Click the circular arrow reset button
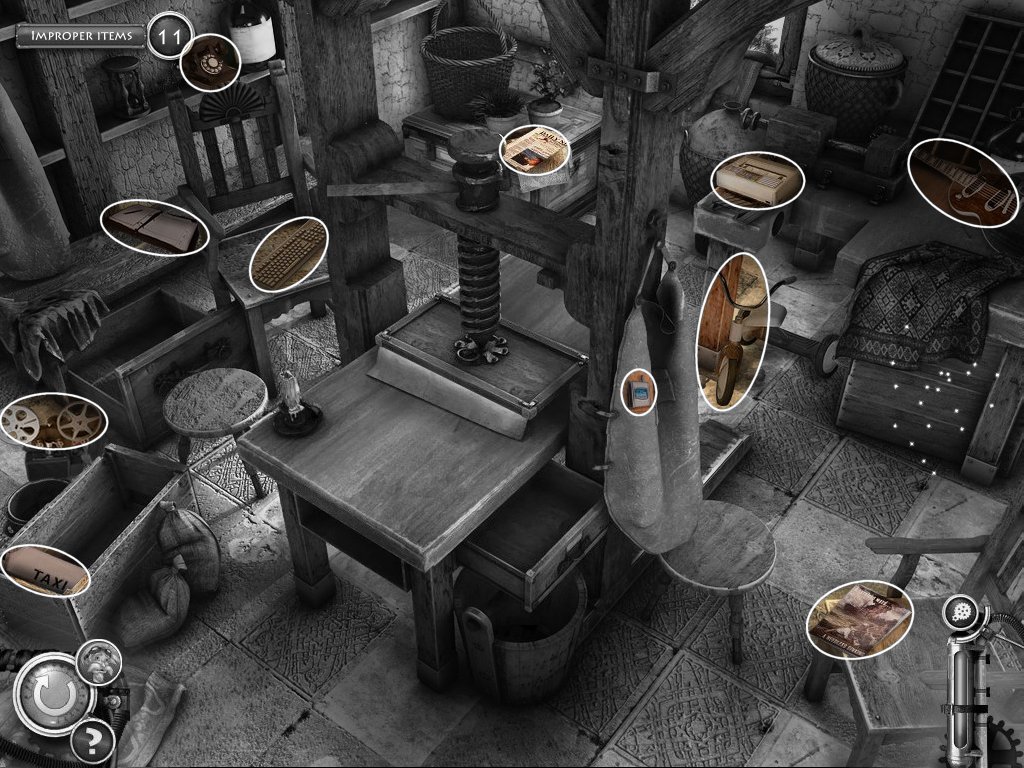The width and height of the screenshot is (1024, 768). coord(48,691)
